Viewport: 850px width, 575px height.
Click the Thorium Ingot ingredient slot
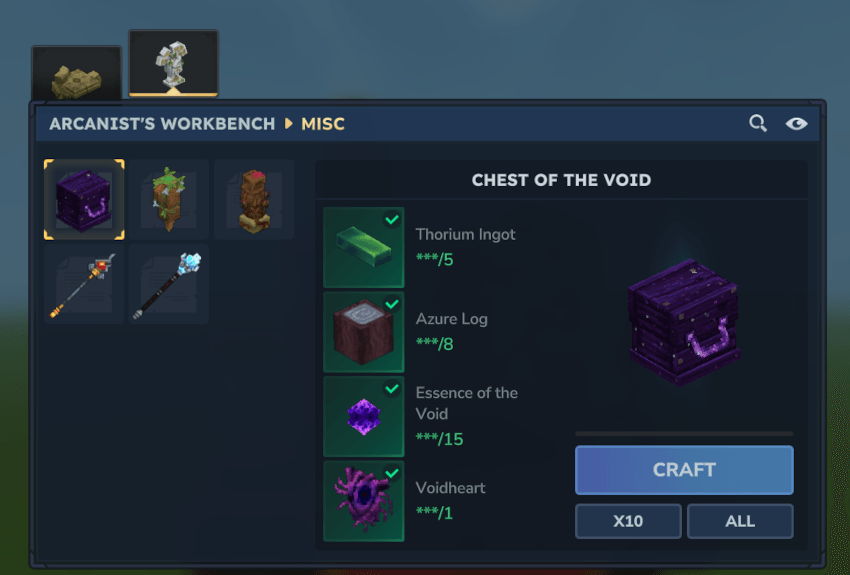pos(364,247)
